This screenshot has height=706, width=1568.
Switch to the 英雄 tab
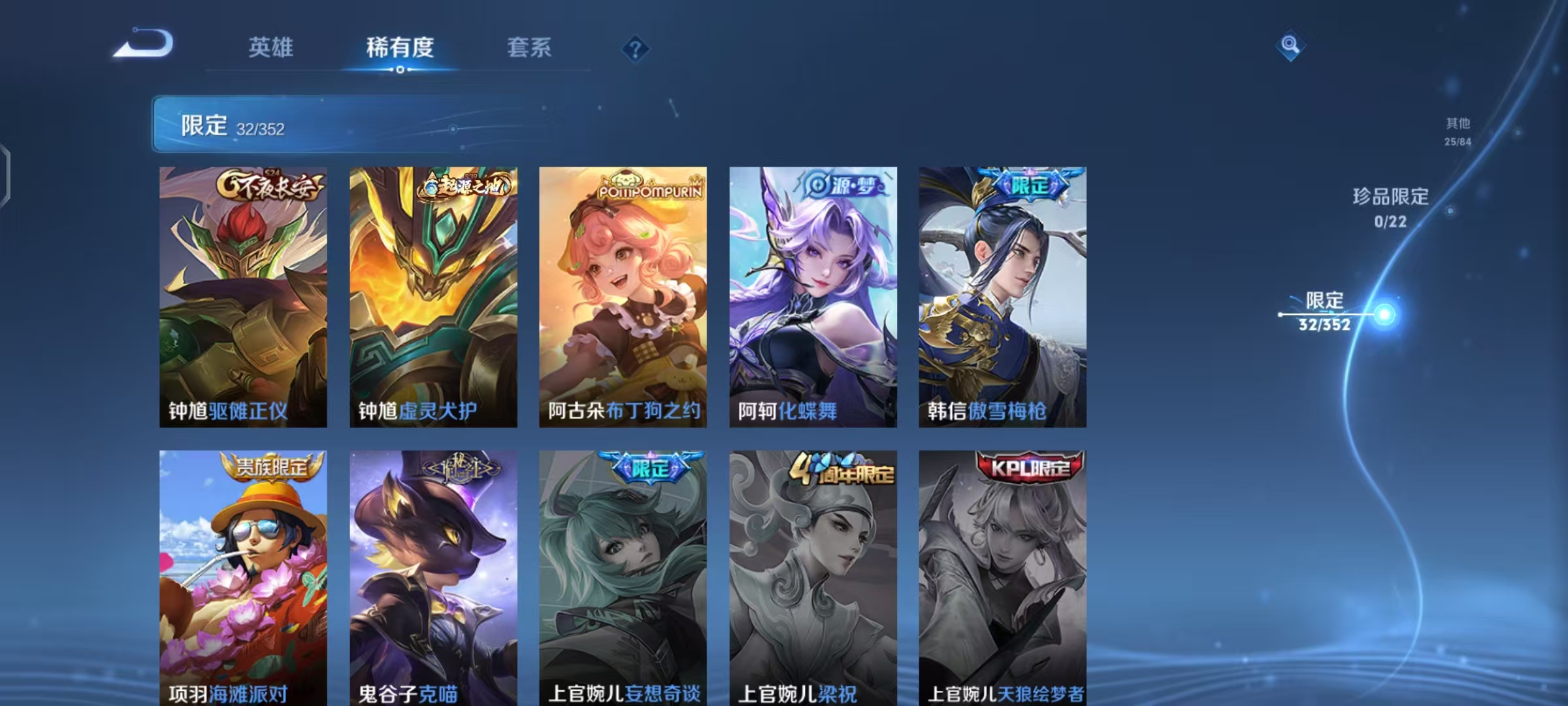click(x=272, y=47)
